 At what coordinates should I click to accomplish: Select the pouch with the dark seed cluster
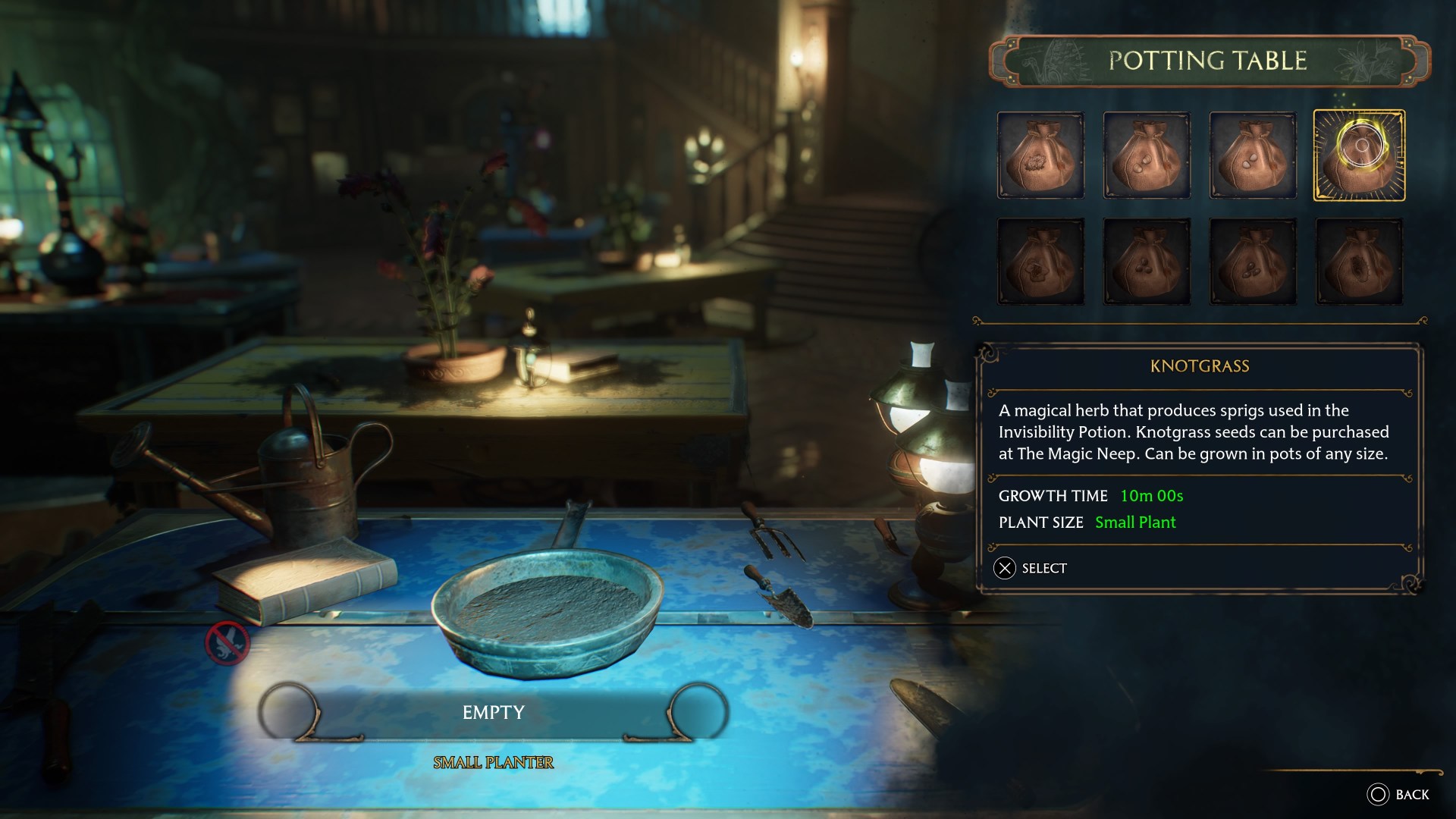[x=1359, y=262]
